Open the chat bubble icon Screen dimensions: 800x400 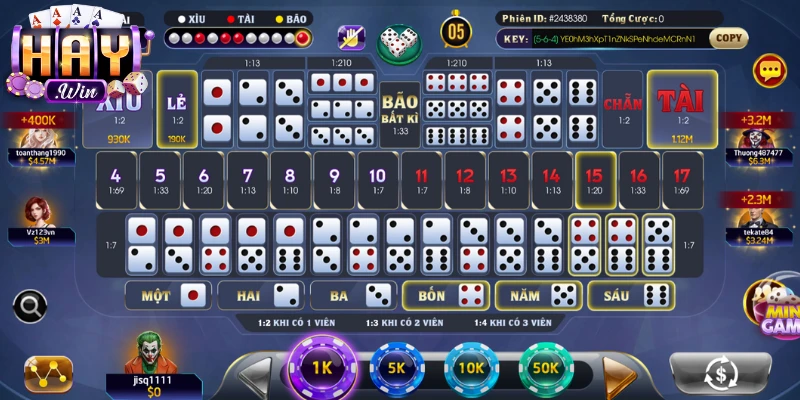770,69
